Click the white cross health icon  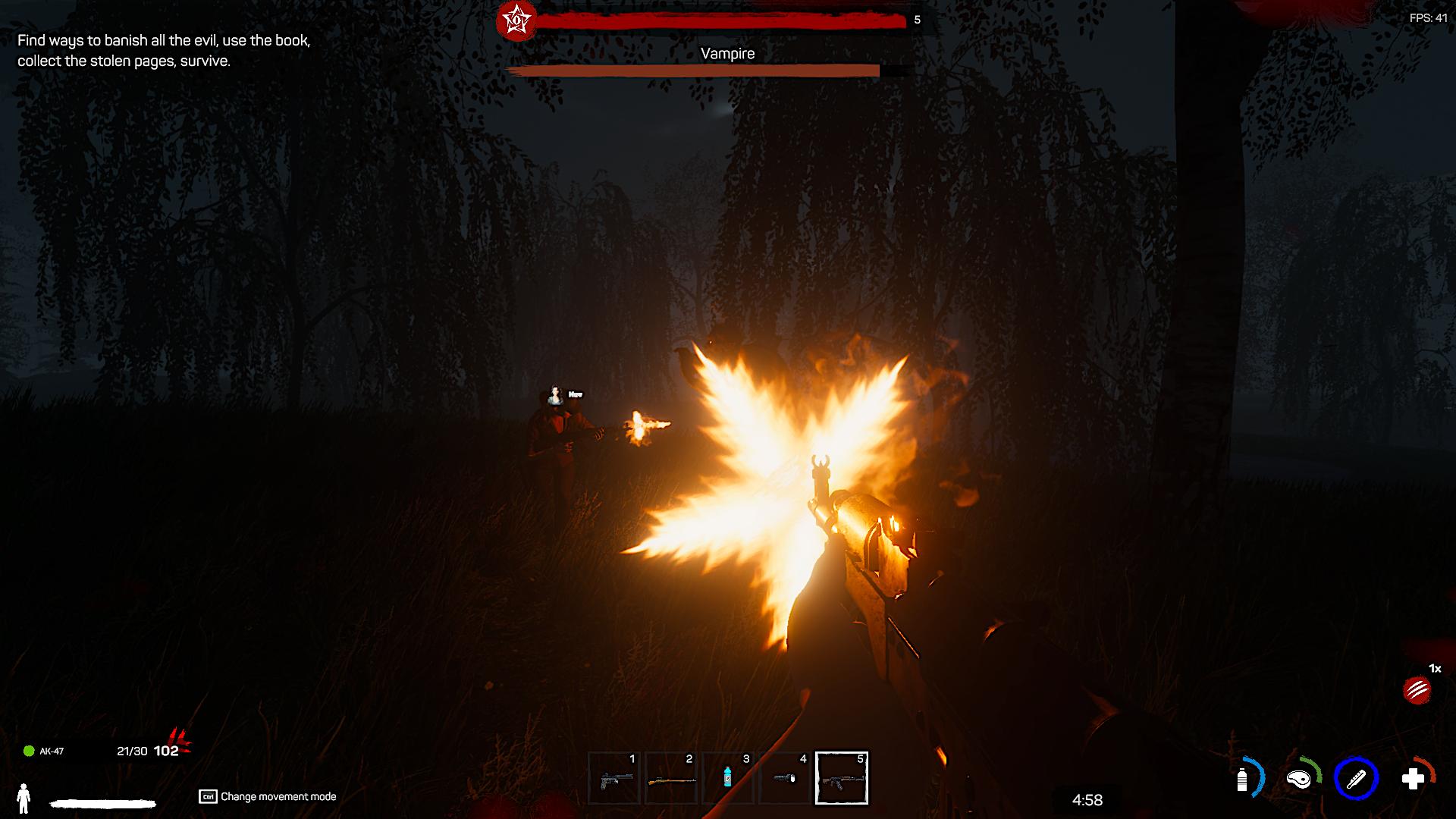click(x=1413, y=779)
